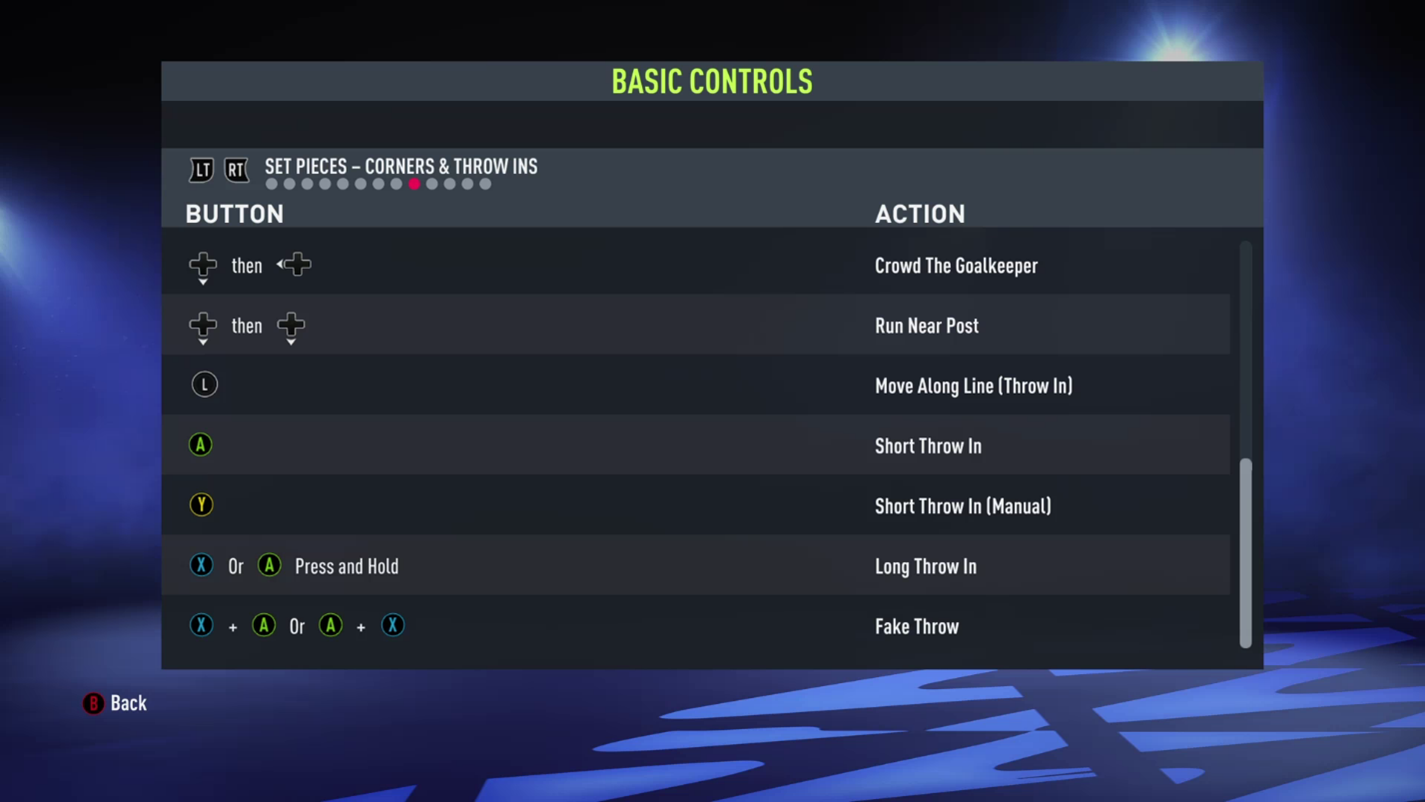Click the first A icon in Fake Throw row

(x=263, y=625)
